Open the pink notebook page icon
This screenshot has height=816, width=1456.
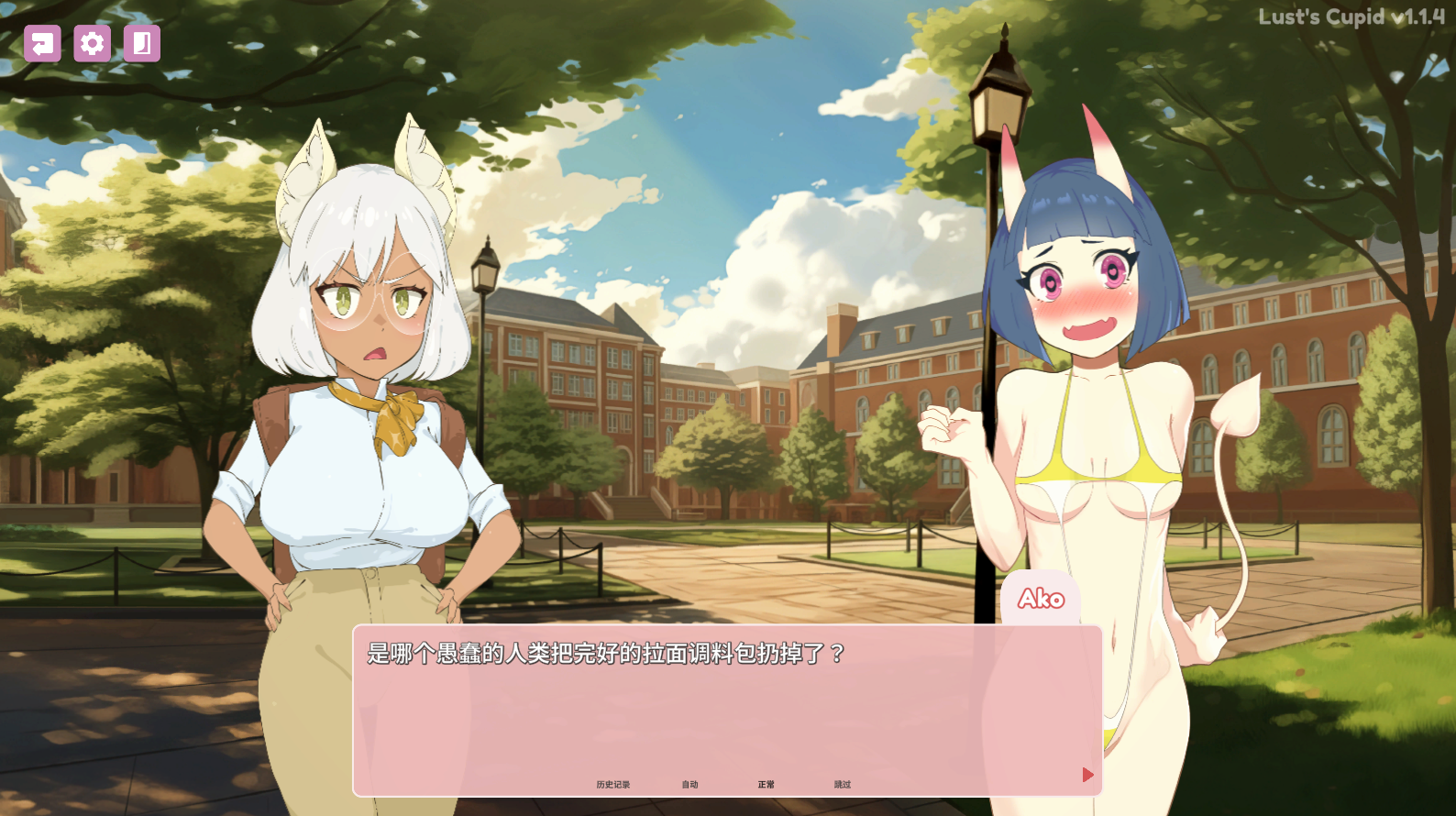[142, 43]
